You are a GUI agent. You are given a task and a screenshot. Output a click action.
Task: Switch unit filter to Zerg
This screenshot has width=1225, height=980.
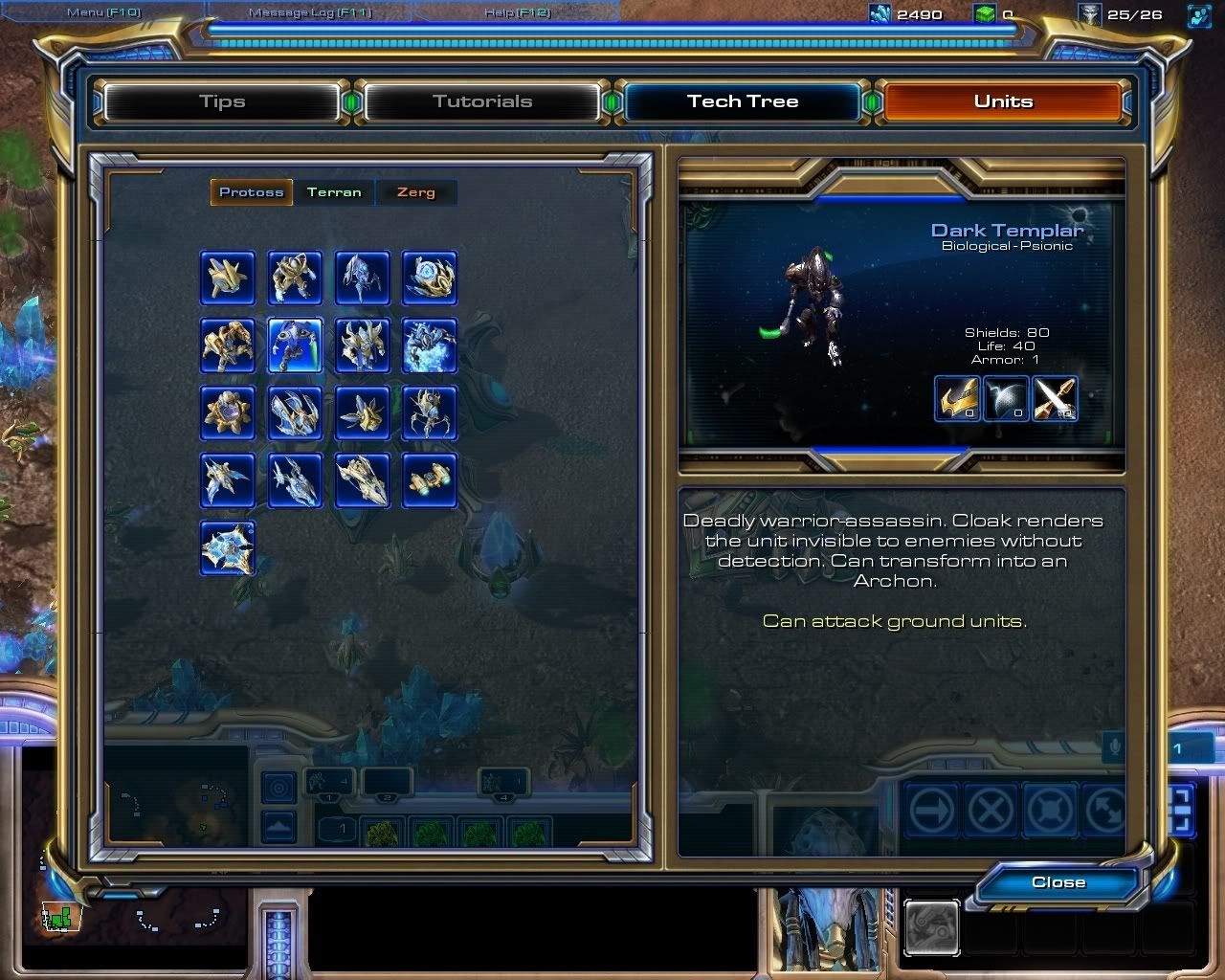coord(415,191)
